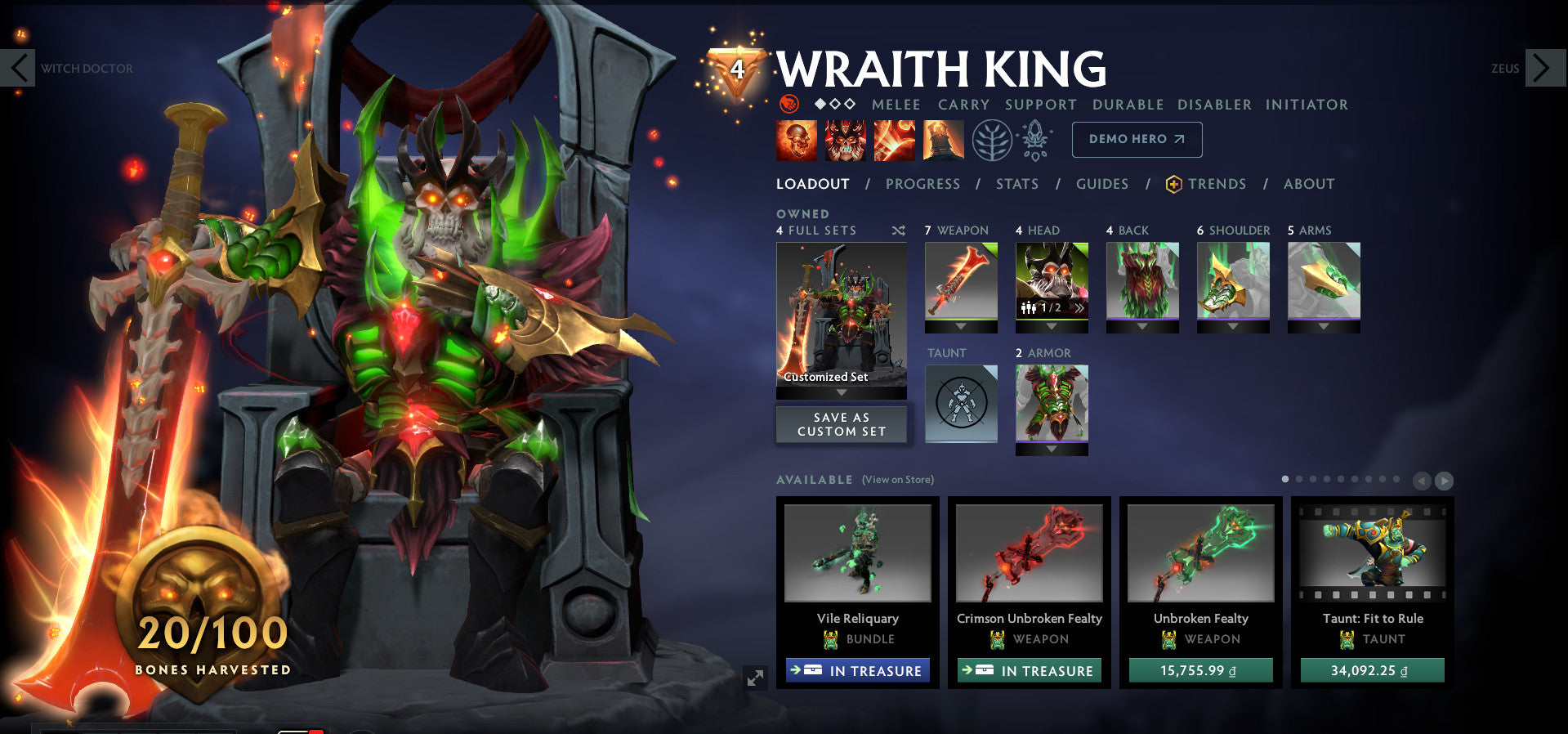Screen dimensions: 1568x734
Task: Open the hero talent tree icon
Action: pos(992,140)
